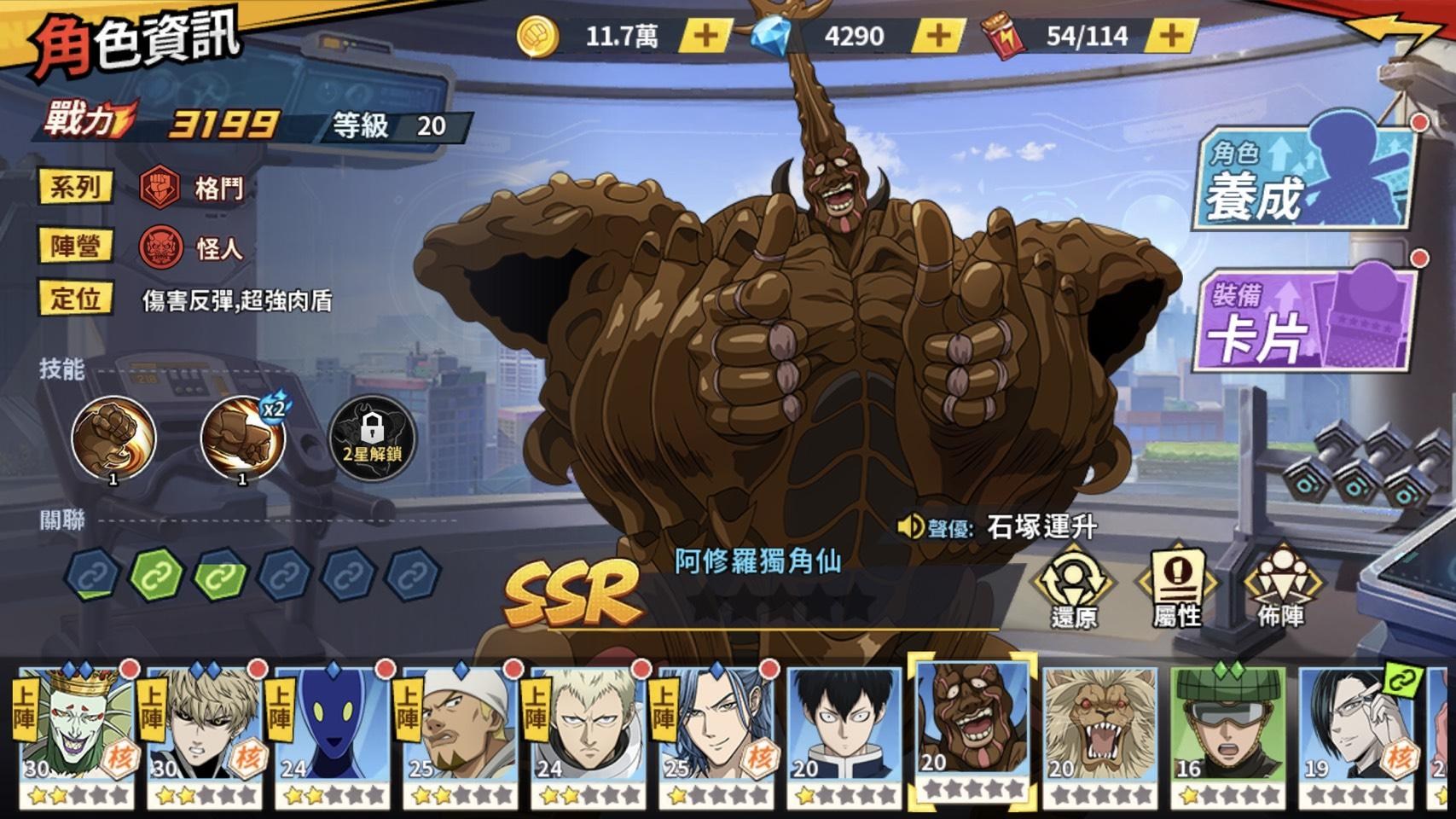Select the x2 double-strike skill icon
1456x819 pixels.
(x=241, y=437)
